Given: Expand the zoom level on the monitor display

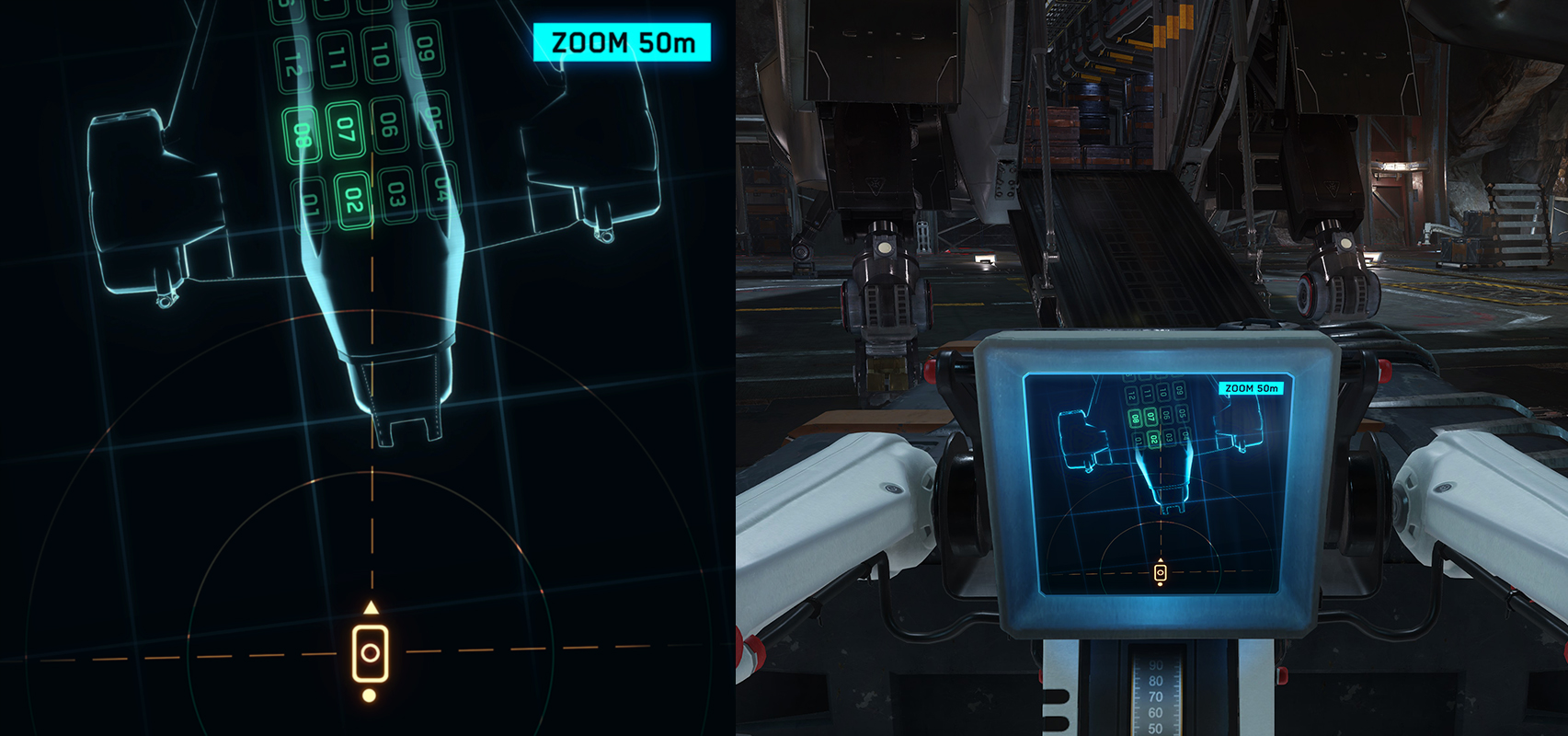Looking at the screenshot, I should coord(1251,388).
